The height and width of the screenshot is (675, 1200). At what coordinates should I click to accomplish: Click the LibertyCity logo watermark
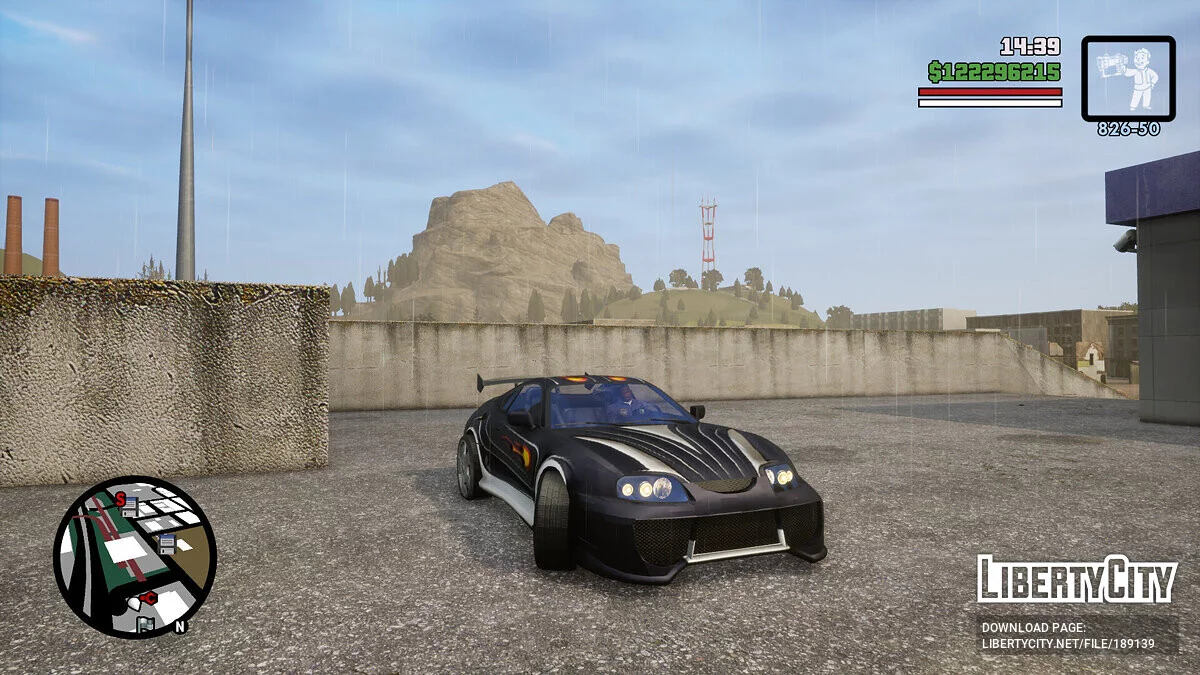[x=1076, y=579]
